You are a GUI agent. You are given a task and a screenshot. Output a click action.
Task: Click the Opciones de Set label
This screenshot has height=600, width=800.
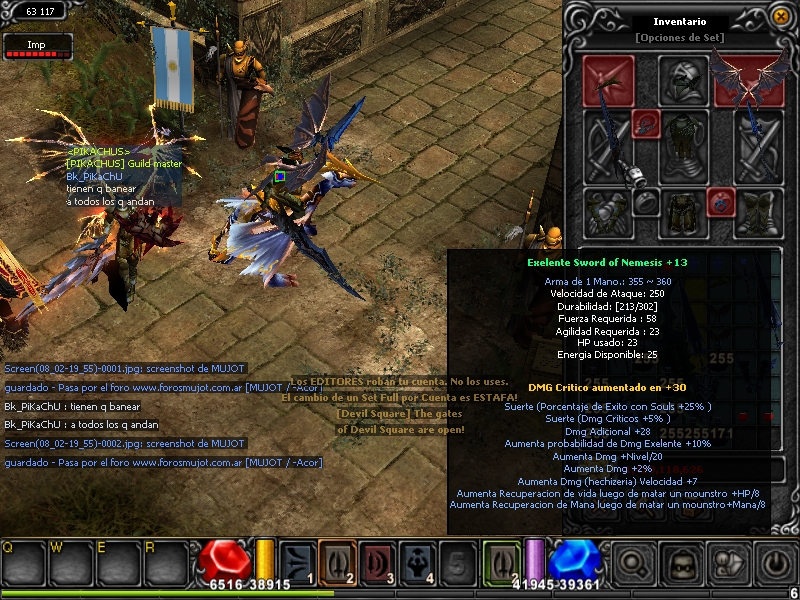tap(679, 38)
